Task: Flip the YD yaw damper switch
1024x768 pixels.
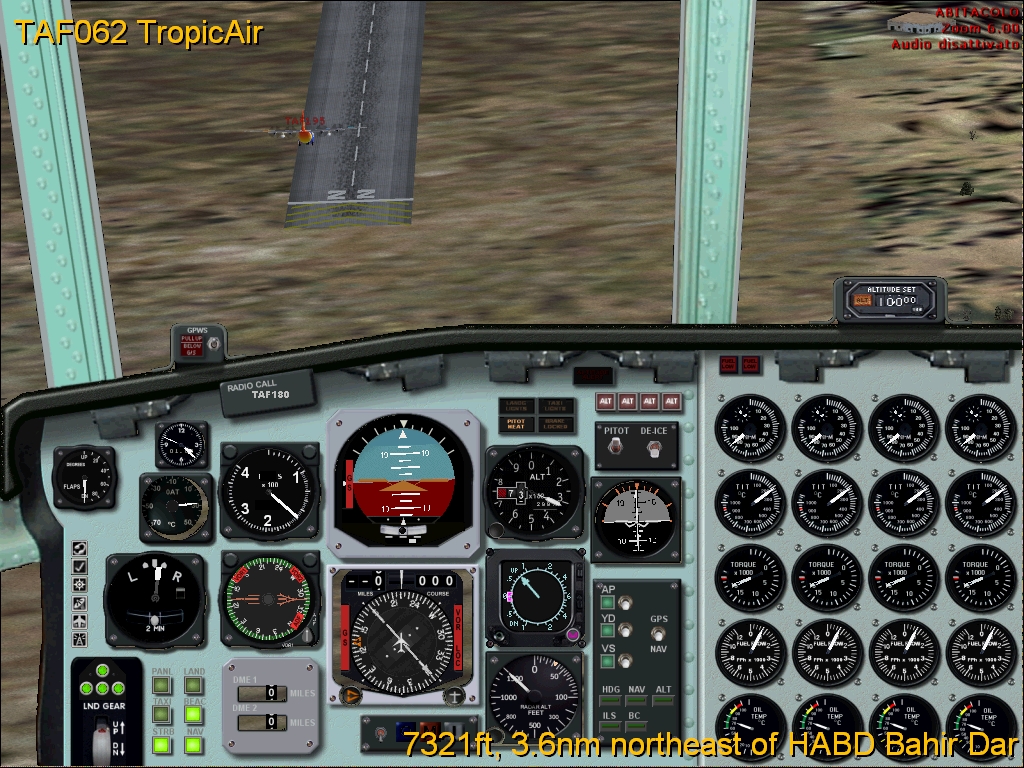Action: (626, 631)
